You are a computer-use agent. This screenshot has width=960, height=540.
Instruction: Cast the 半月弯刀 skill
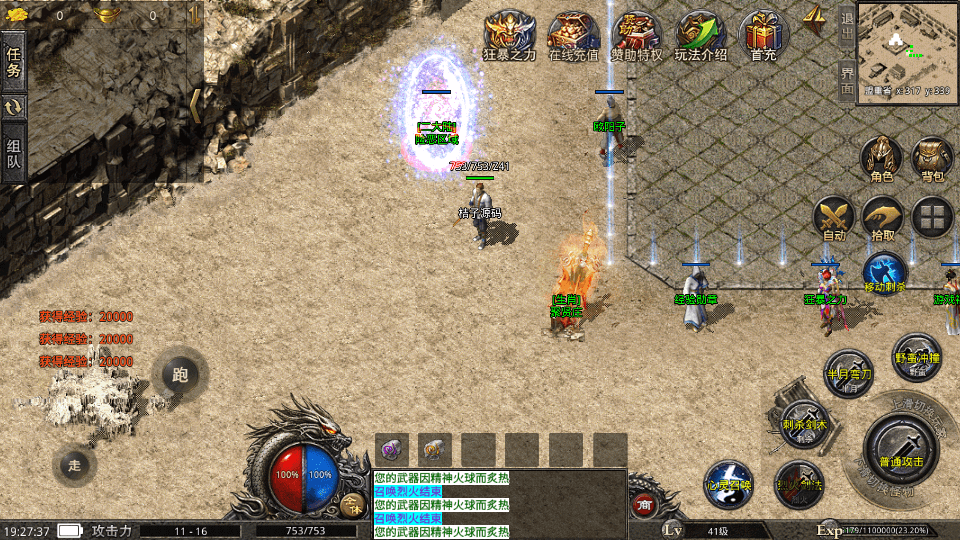848,373
